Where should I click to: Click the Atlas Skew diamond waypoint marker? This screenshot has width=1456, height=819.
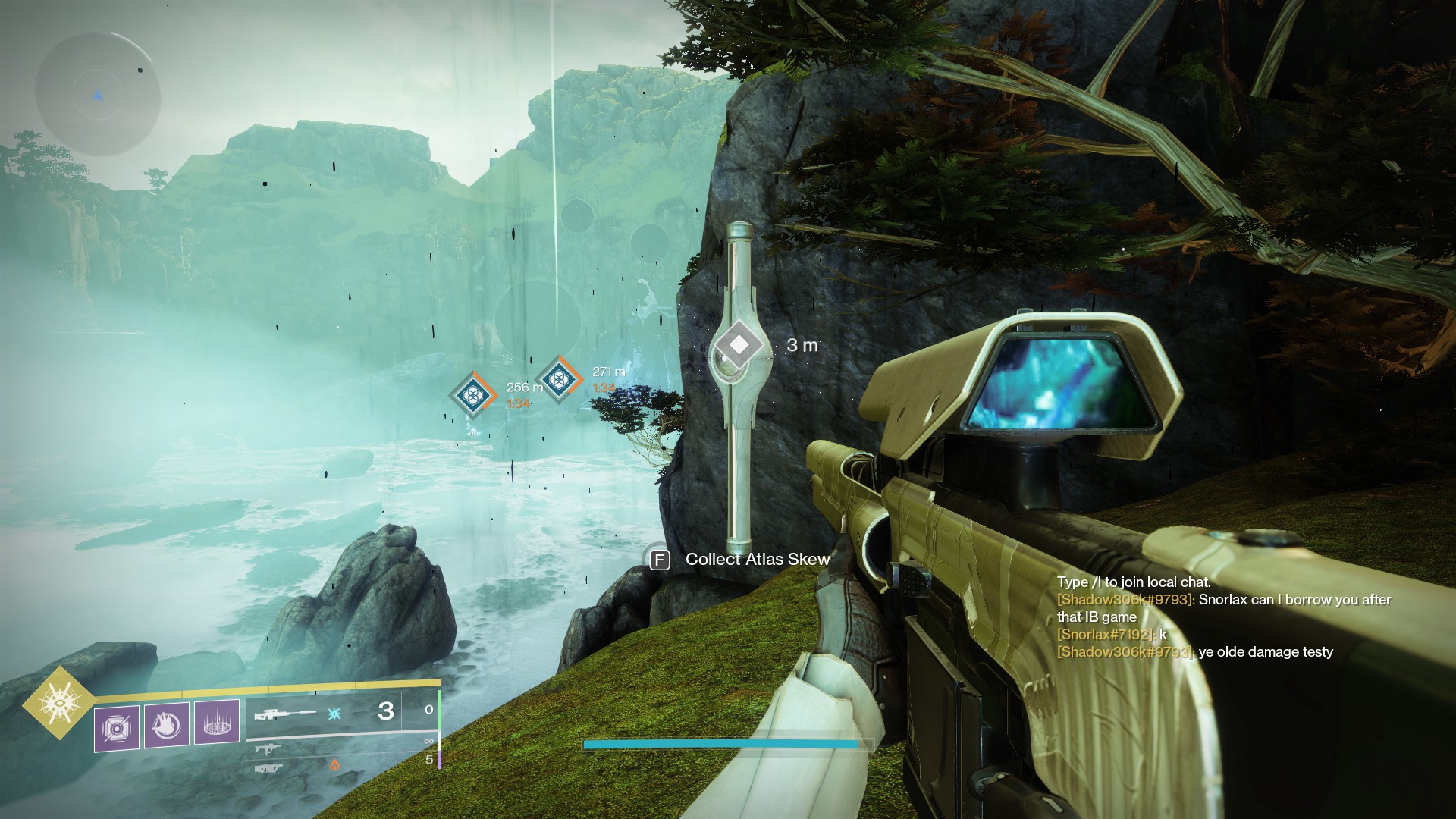pos(739,345)
